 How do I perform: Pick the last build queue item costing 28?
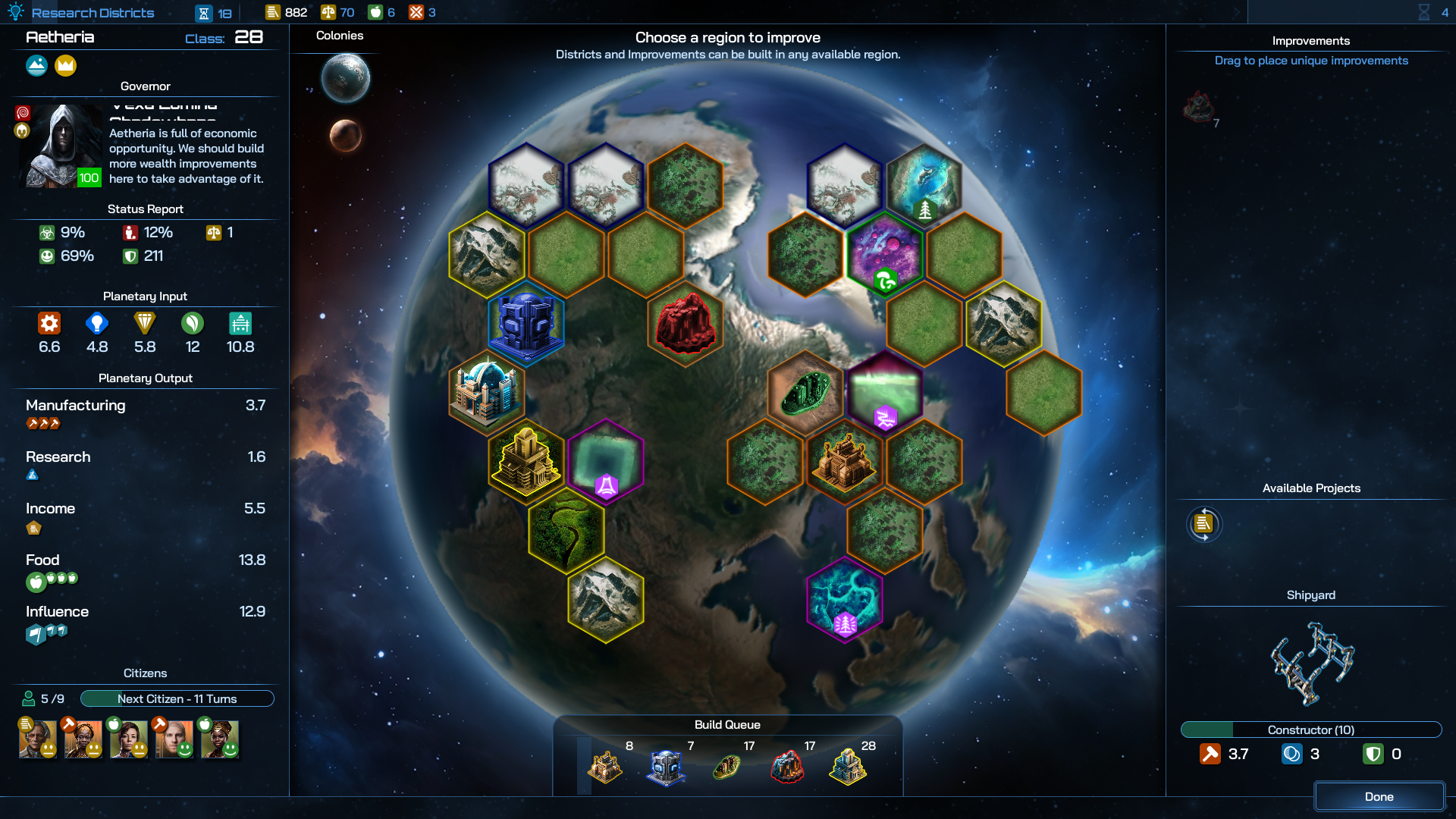(848, 767)
